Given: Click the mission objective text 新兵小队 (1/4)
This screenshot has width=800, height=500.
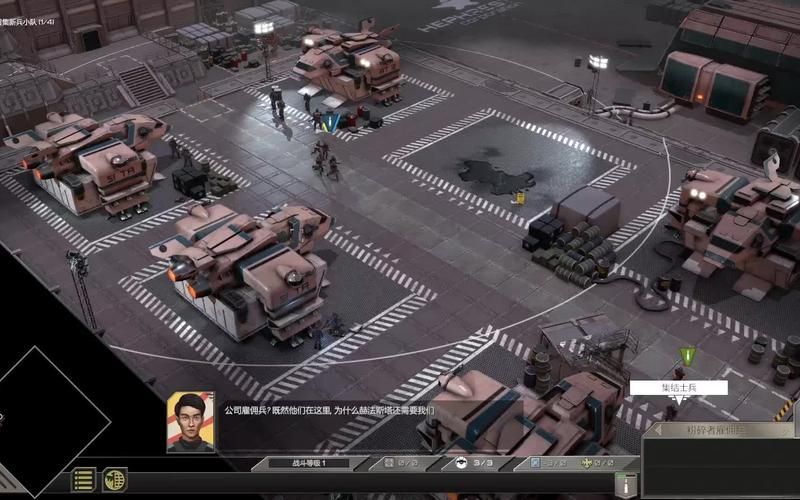Looking at the screenshot, I should (x=30, y=9).
